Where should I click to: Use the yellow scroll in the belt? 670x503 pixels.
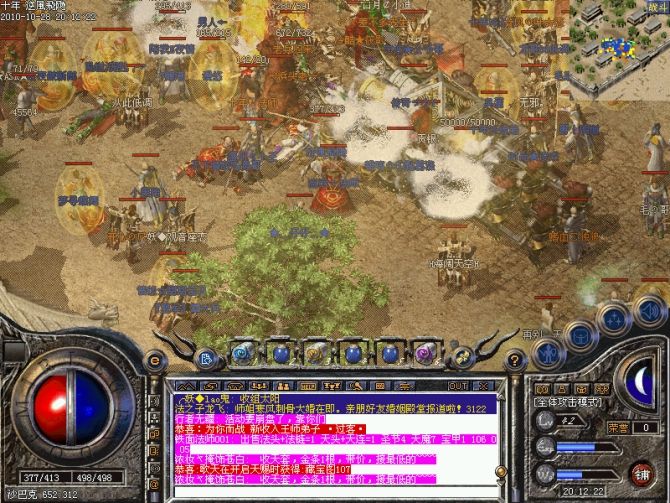[x=314, y=353]
